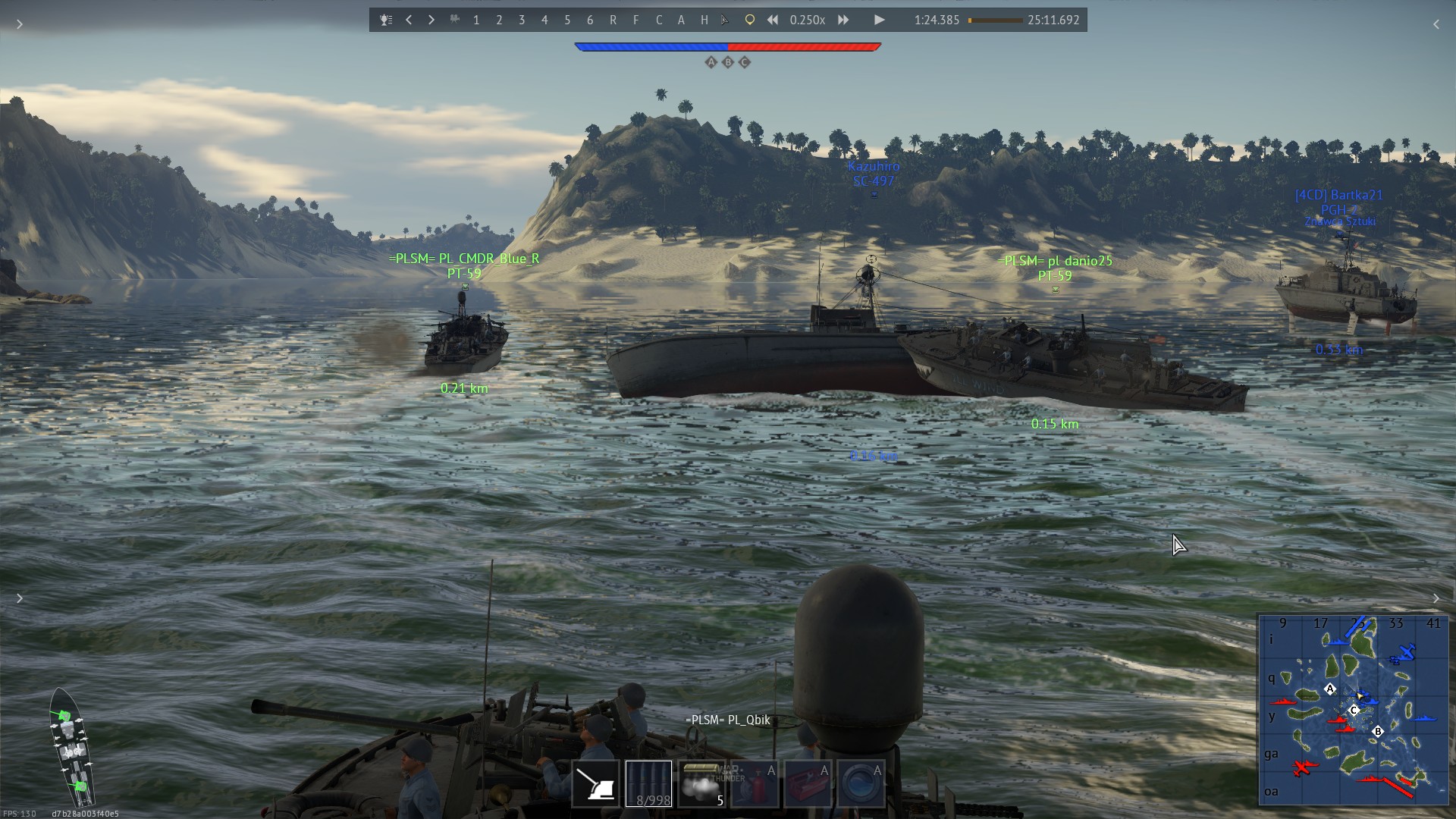1456x819 pixels.
Task: Toggle the H option in replay toolbar
Action: [x=704, y=20]
